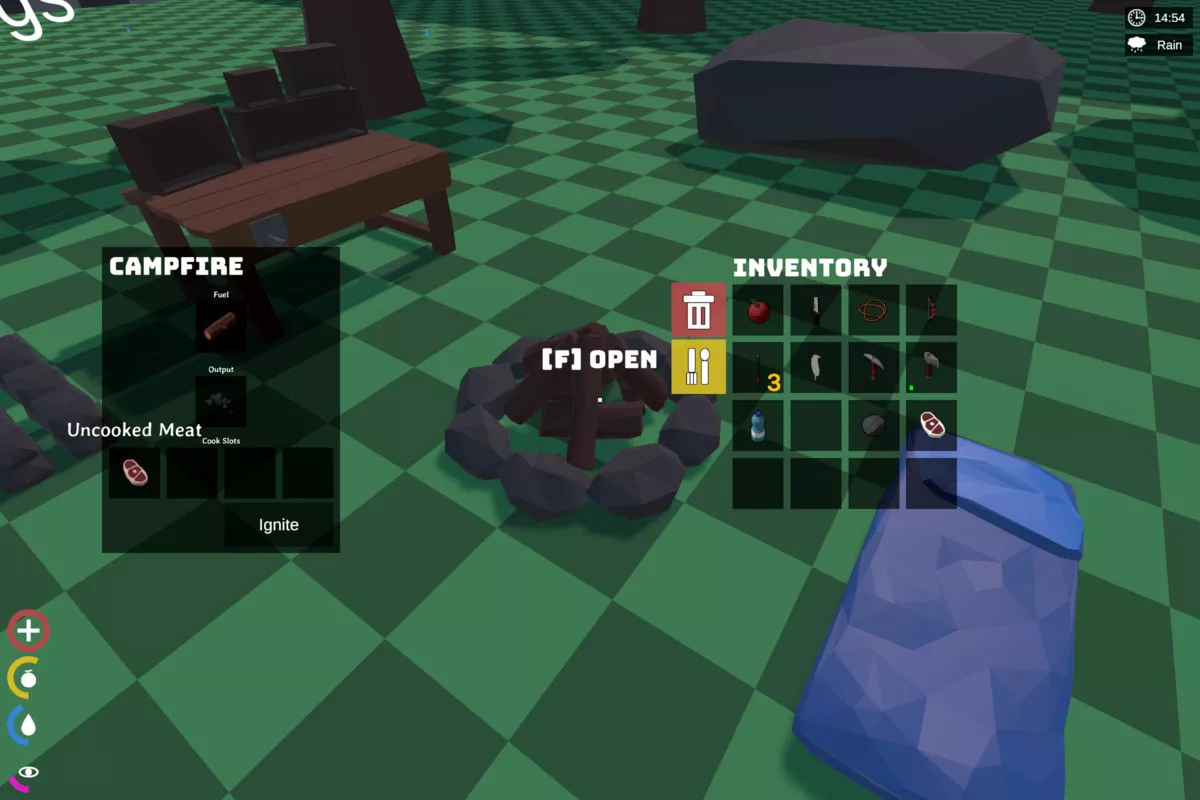Pick the water bottle slot
The width and height of the screenshot is (1200, 800).
(758, 426)
